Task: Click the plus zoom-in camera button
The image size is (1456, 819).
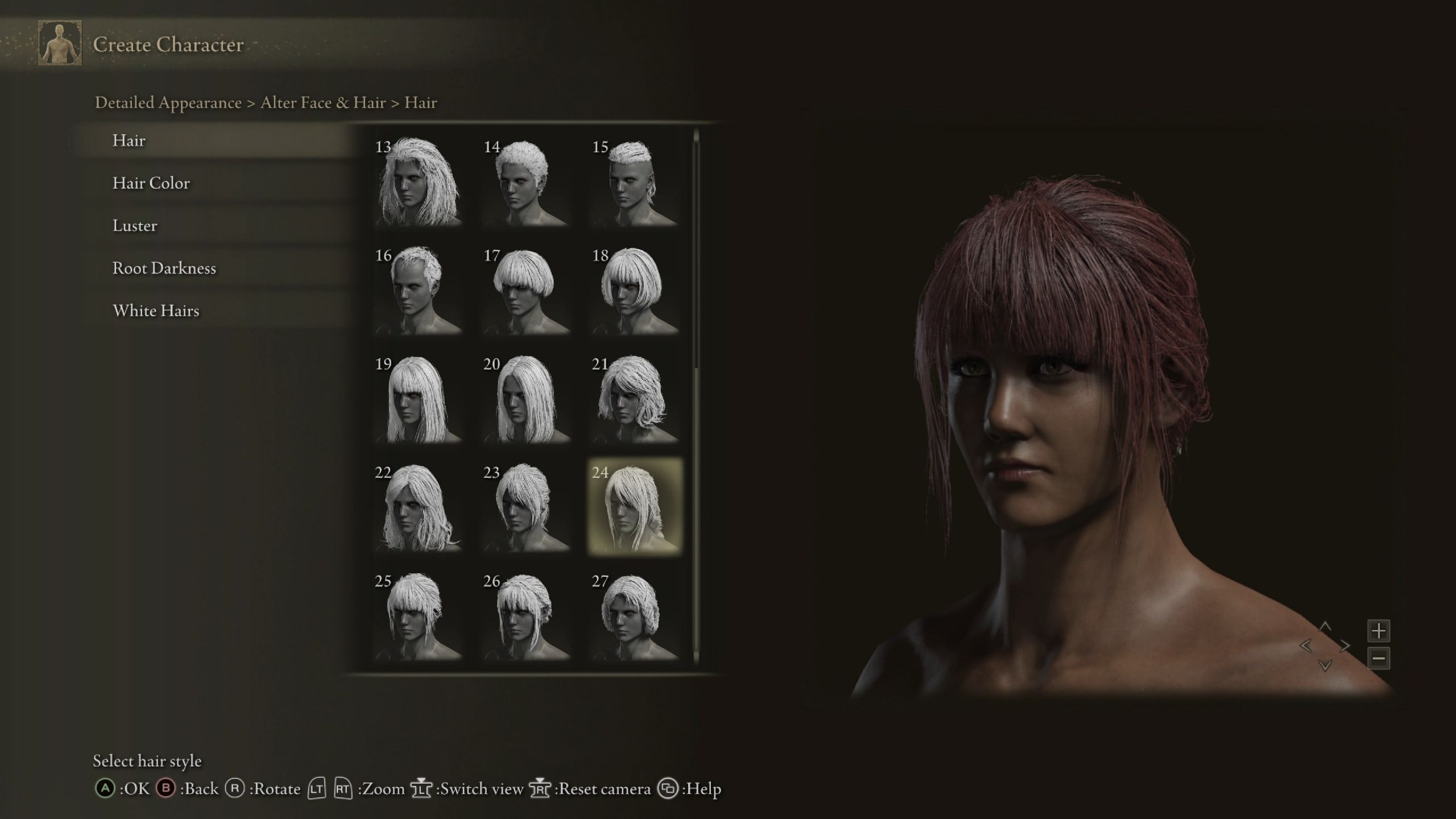Action: coord(1379,631)
